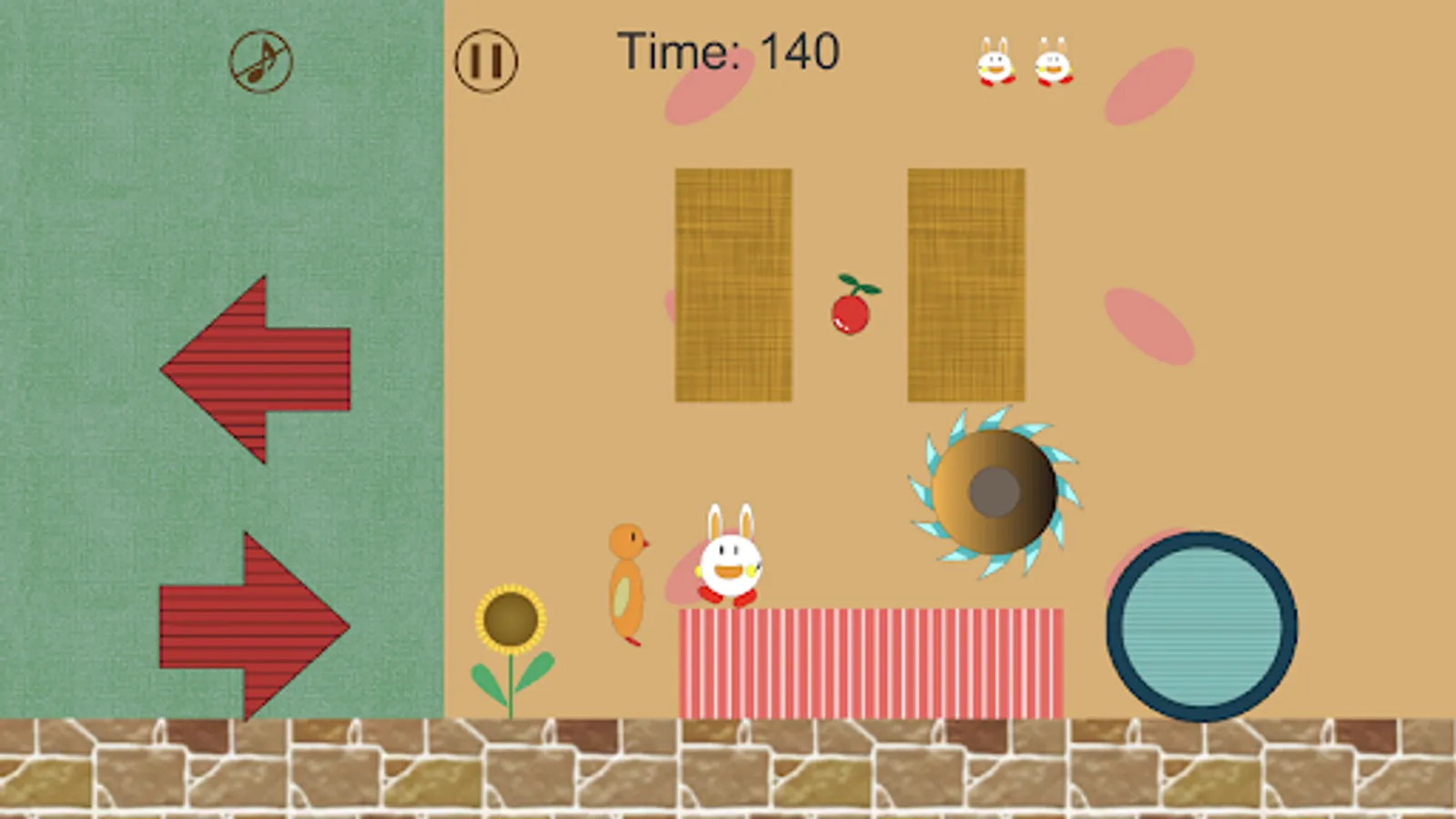Select the left wooden platform block
The width and height of the screenshot is (1456, 819).
pos(733,284)
